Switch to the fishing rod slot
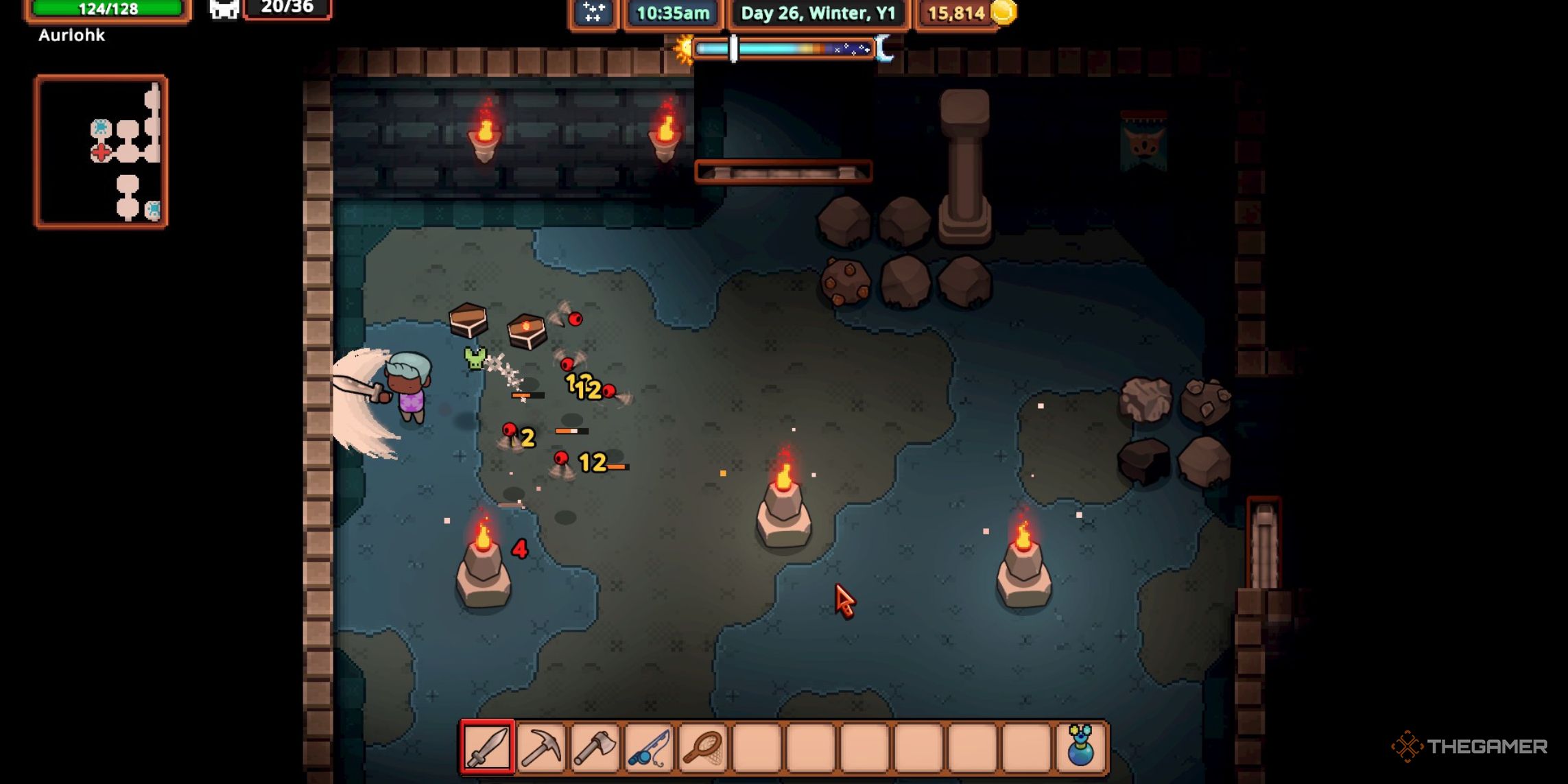Image resolution: width=1568 pixels, height=784 pixels. coord(649,746)
